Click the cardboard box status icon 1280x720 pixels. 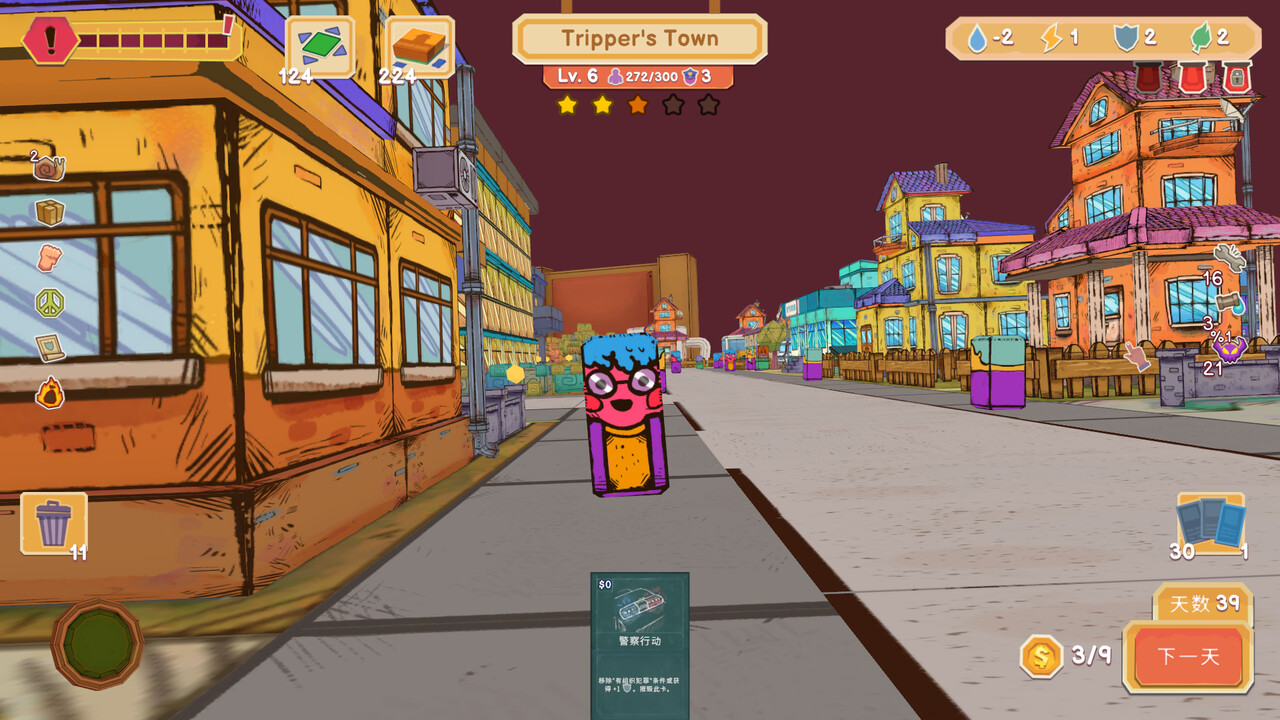click(x=49, y=212)
